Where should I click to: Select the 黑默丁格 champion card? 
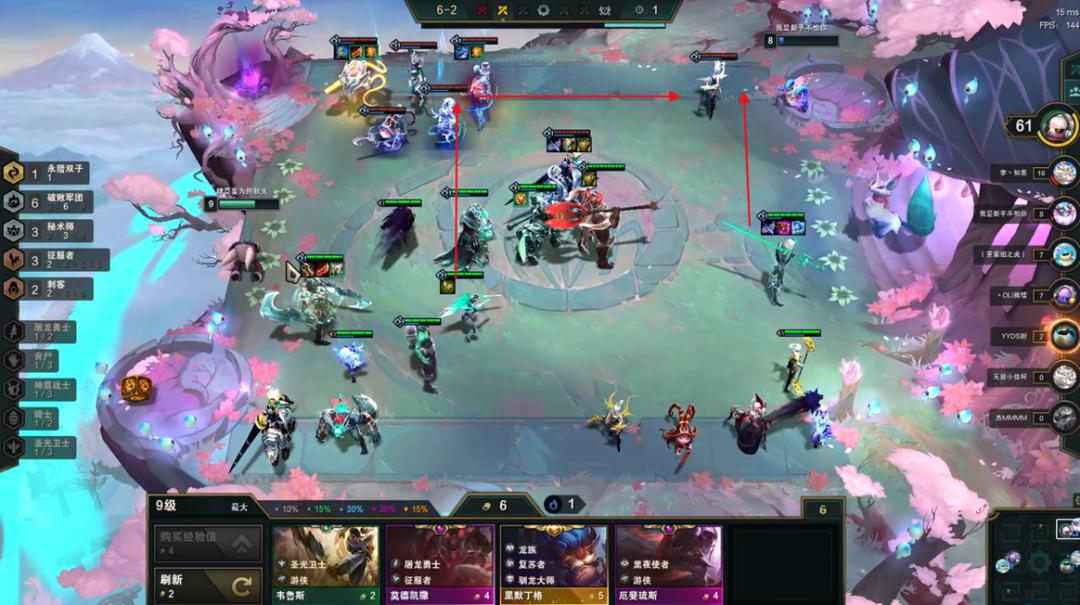coord(553,562)
